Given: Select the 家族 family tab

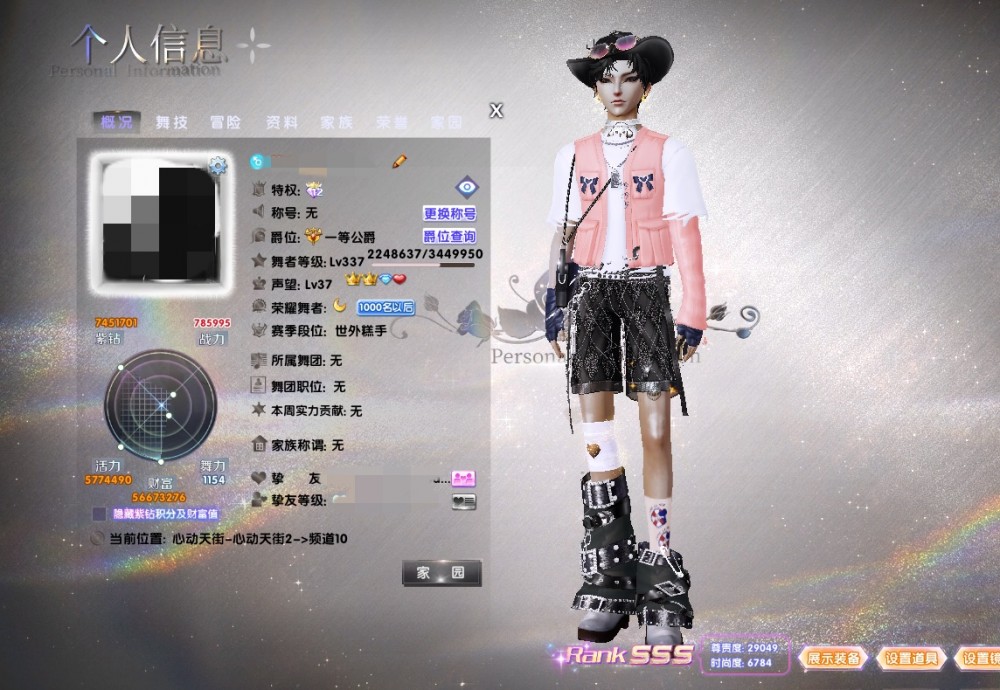Looking at the screenshot, I should (336, 122).
